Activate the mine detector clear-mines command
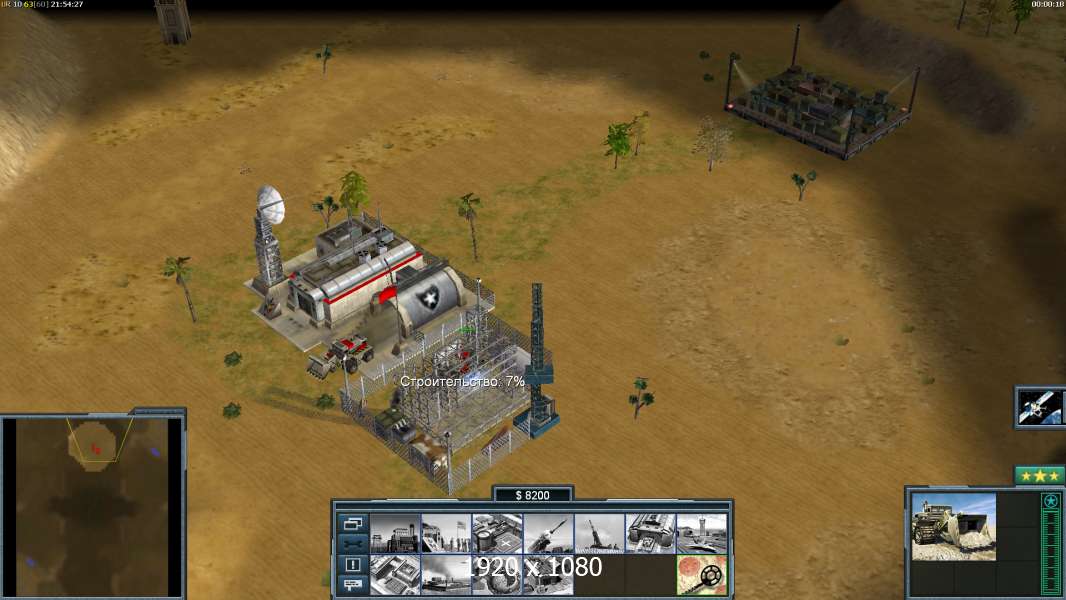Image resolution: width=1066 pixels, height=600 pixels. [x=701, y=575]
